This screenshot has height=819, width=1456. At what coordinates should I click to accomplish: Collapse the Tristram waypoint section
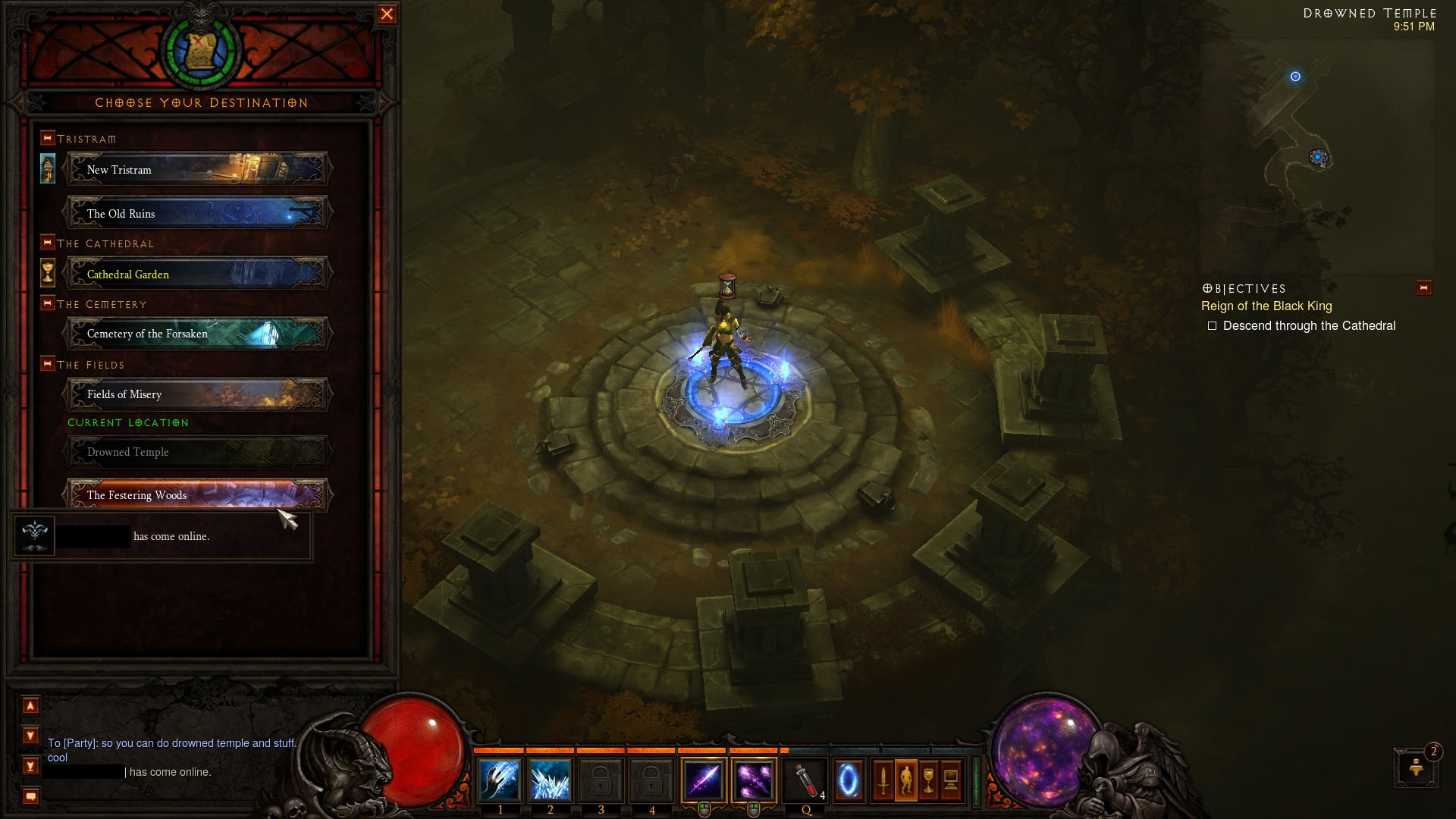48,138
